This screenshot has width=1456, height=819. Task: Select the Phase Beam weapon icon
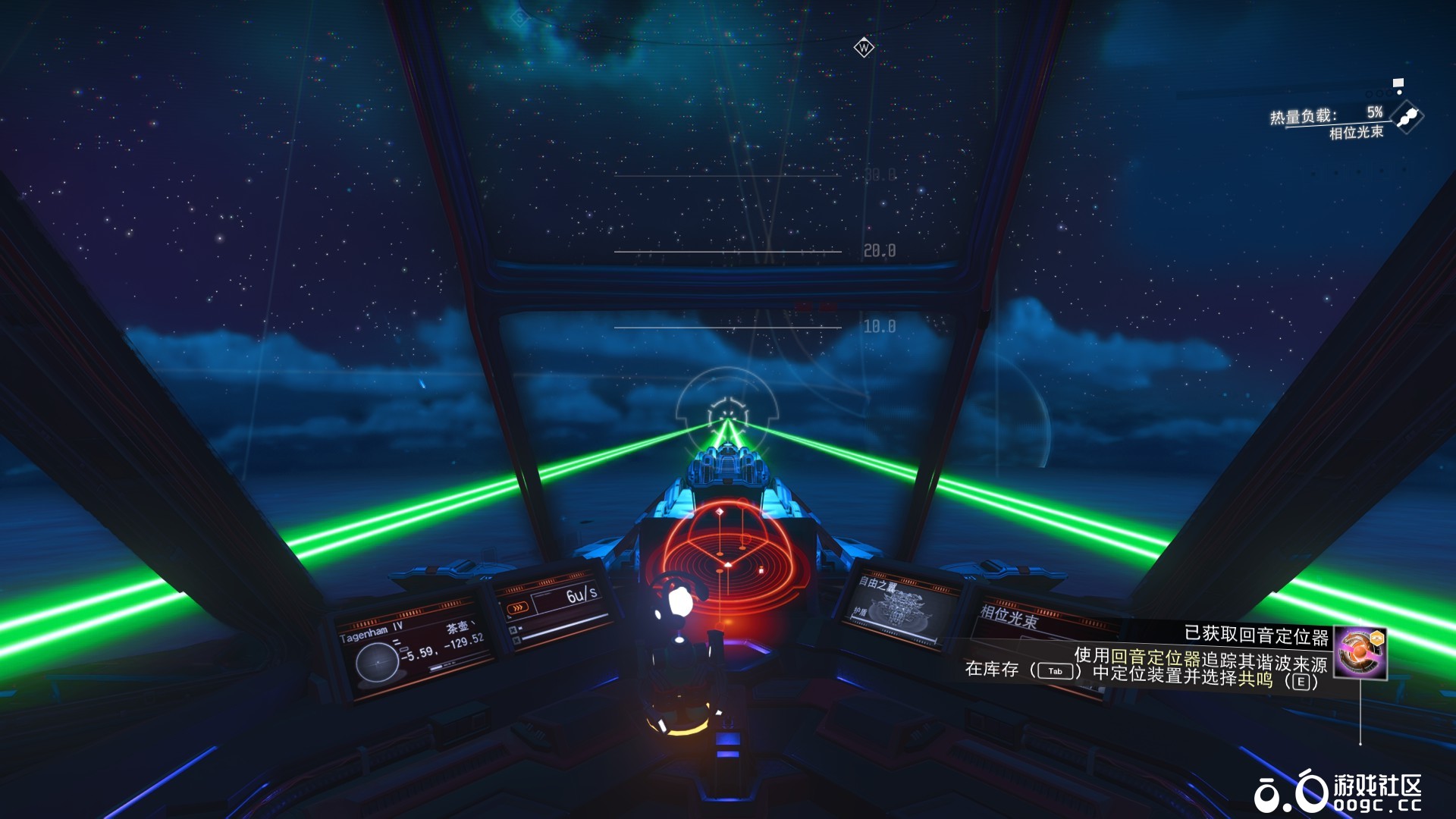[x=1408, y=118]
